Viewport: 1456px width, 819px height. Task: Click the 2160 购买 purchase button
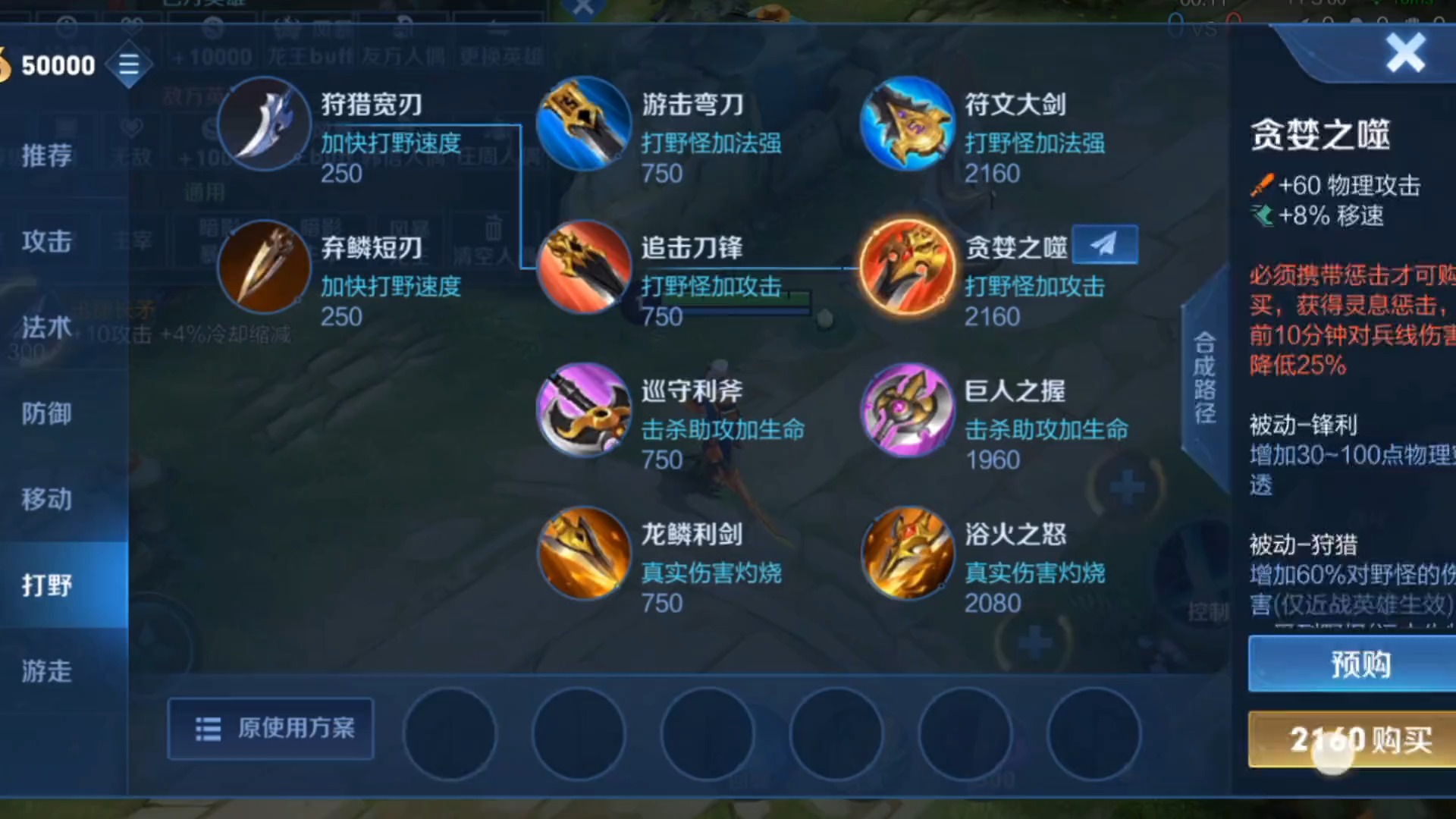1357,739
